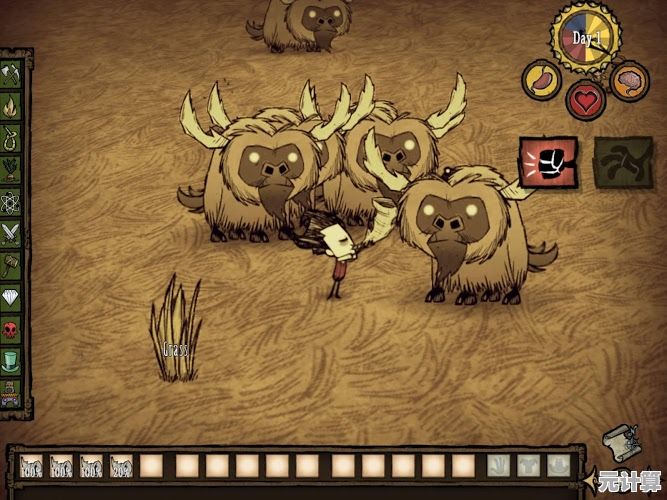Open the Magic tab with red skull
The image size is (667, 500).
[x=12, y=329]
